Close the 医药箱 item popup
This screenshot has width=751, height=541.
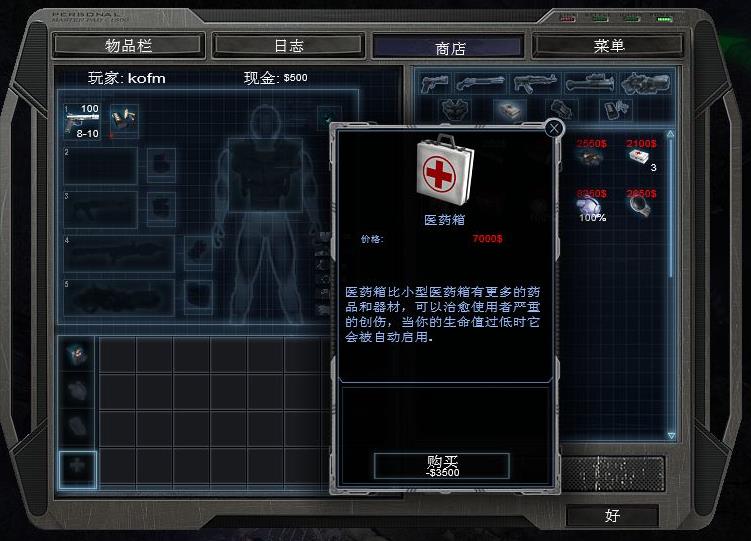555,128
